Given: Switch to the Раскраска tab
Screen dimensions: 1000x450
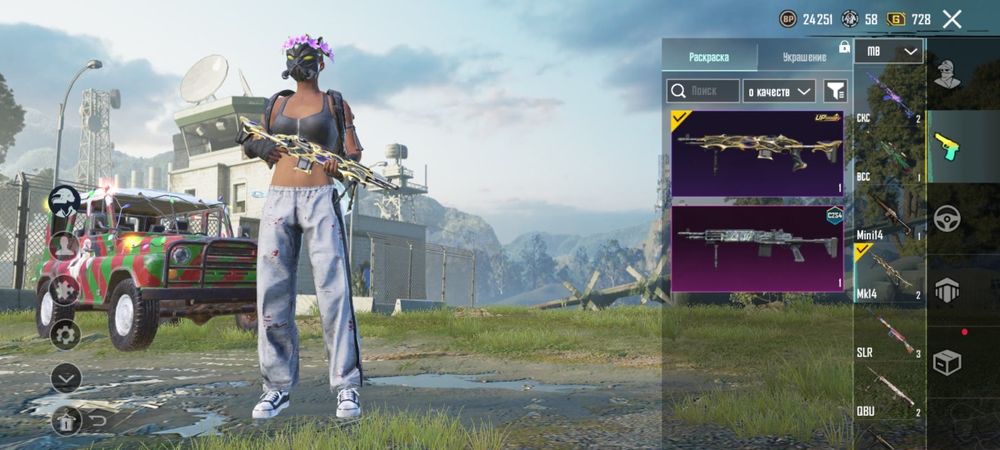Looking at the screenshot, I should [x=709, y=57].
